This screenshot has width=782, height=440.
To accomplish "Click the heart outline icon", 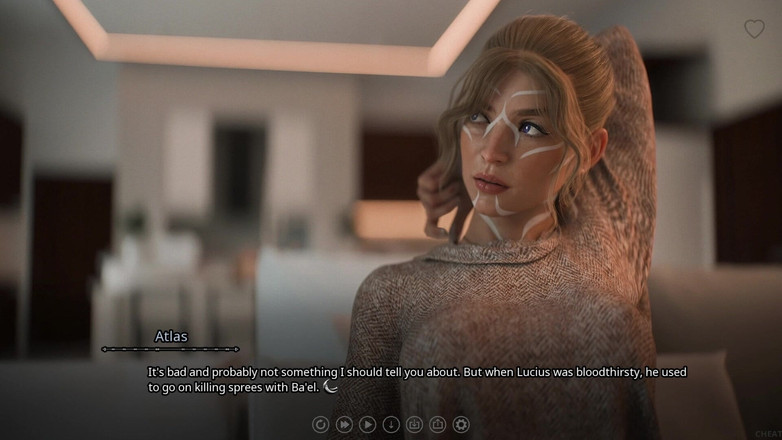I will point(754,29).
